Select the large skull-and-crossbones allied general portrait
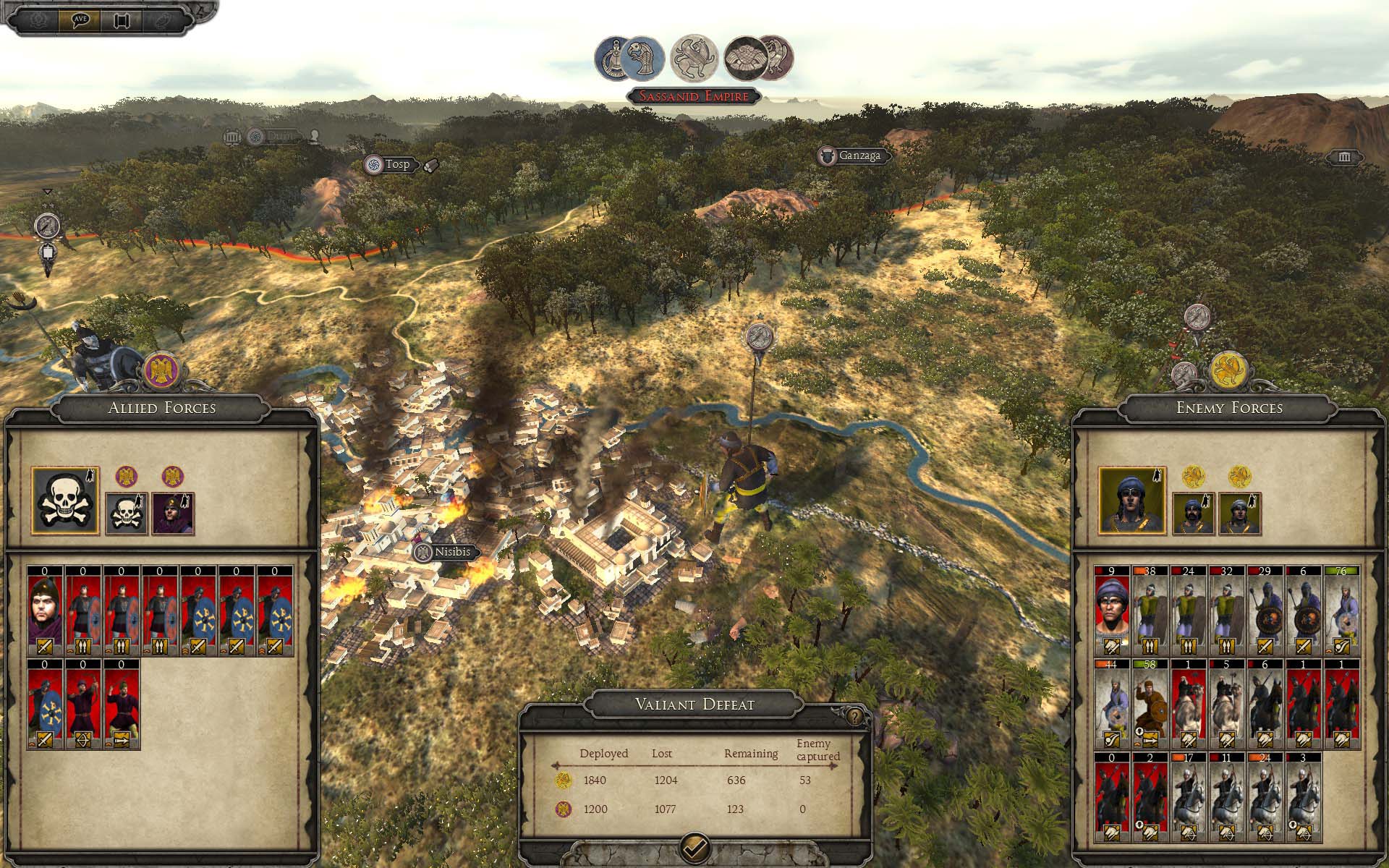The image size is (1389, 868). [66, 501]
